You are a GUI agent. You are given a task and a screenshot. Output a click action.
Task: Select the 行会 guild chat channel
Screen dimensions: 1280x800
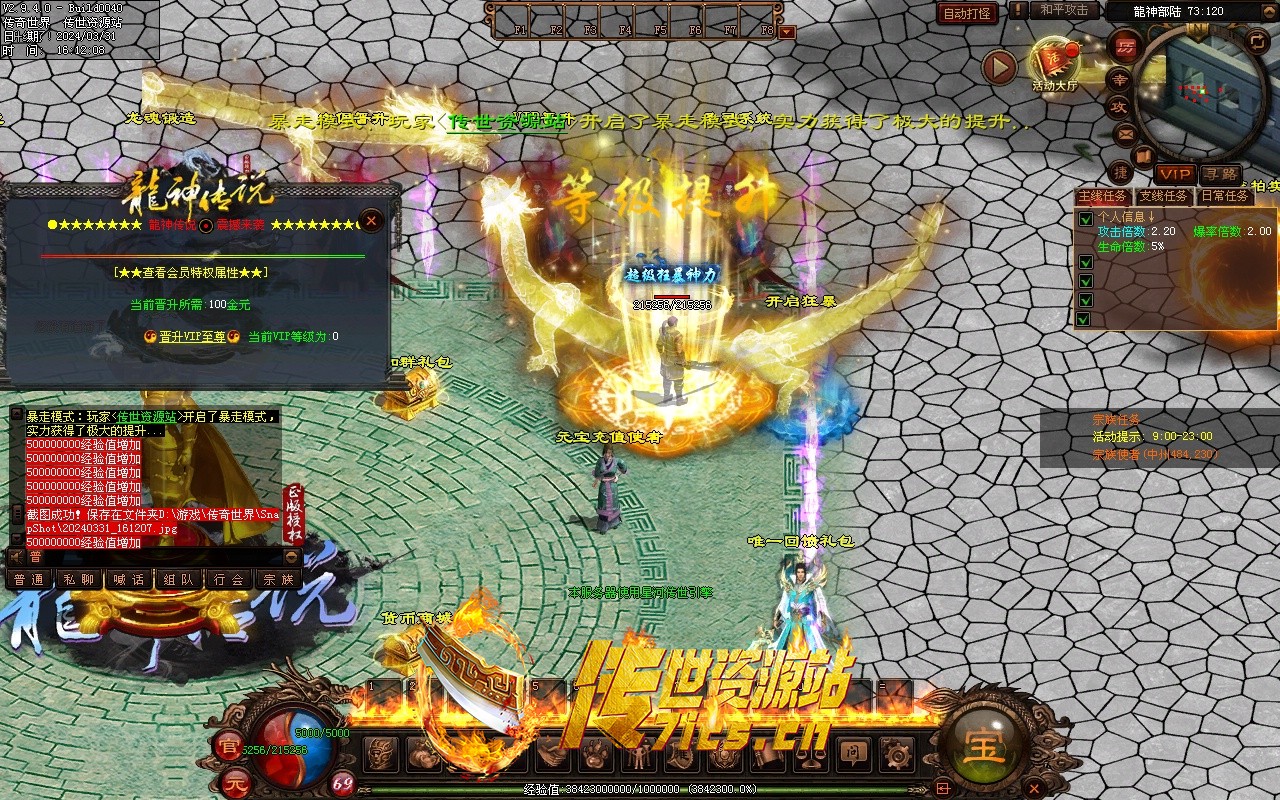(x=229, y=580)
